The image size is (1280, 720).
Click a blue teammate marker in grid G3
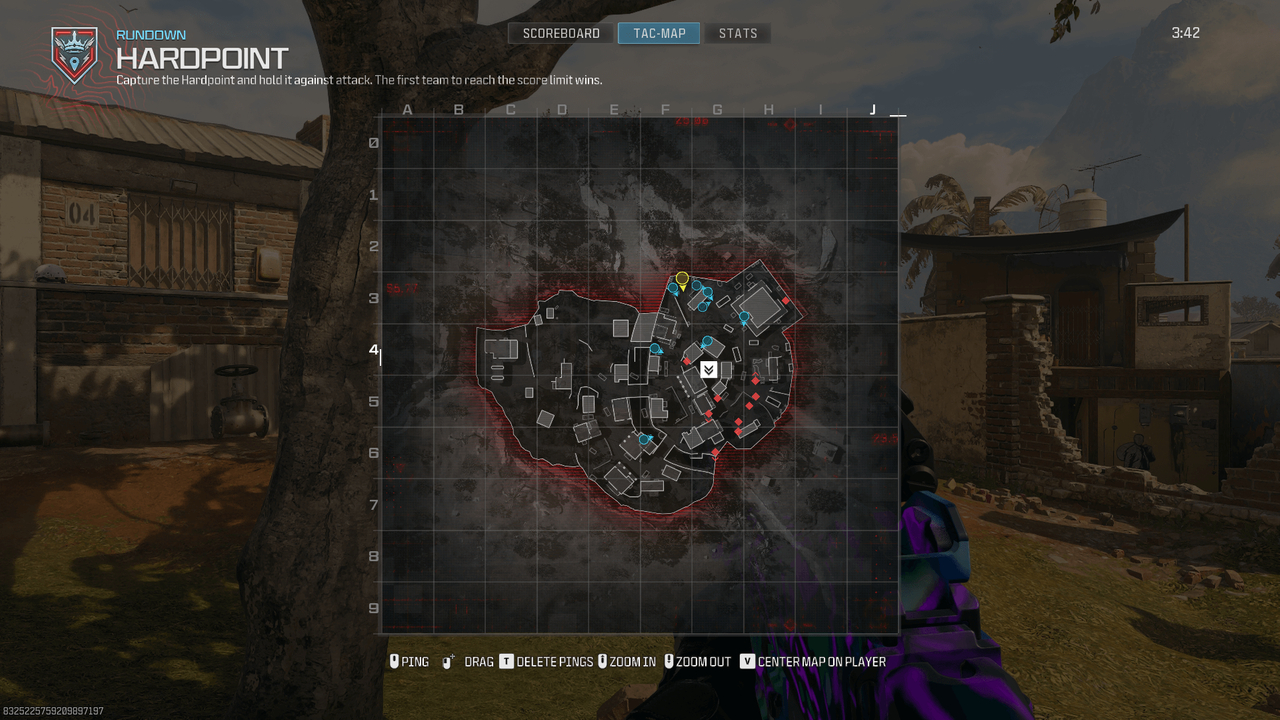[x=696, y=287]
